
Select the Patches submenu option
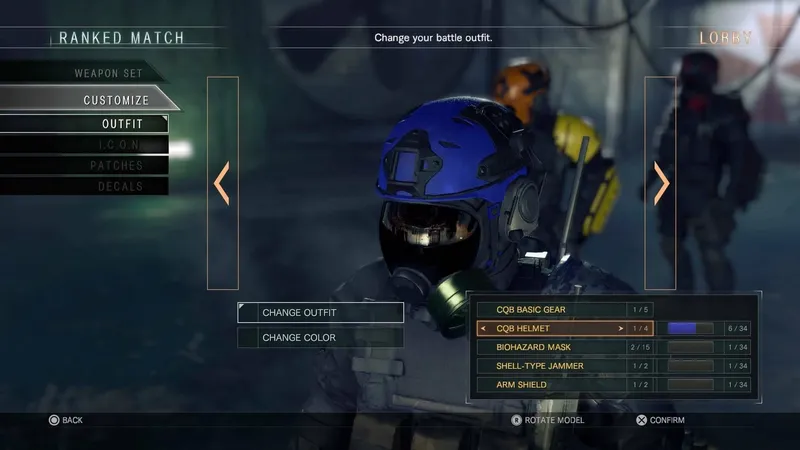tap(117, 166)
